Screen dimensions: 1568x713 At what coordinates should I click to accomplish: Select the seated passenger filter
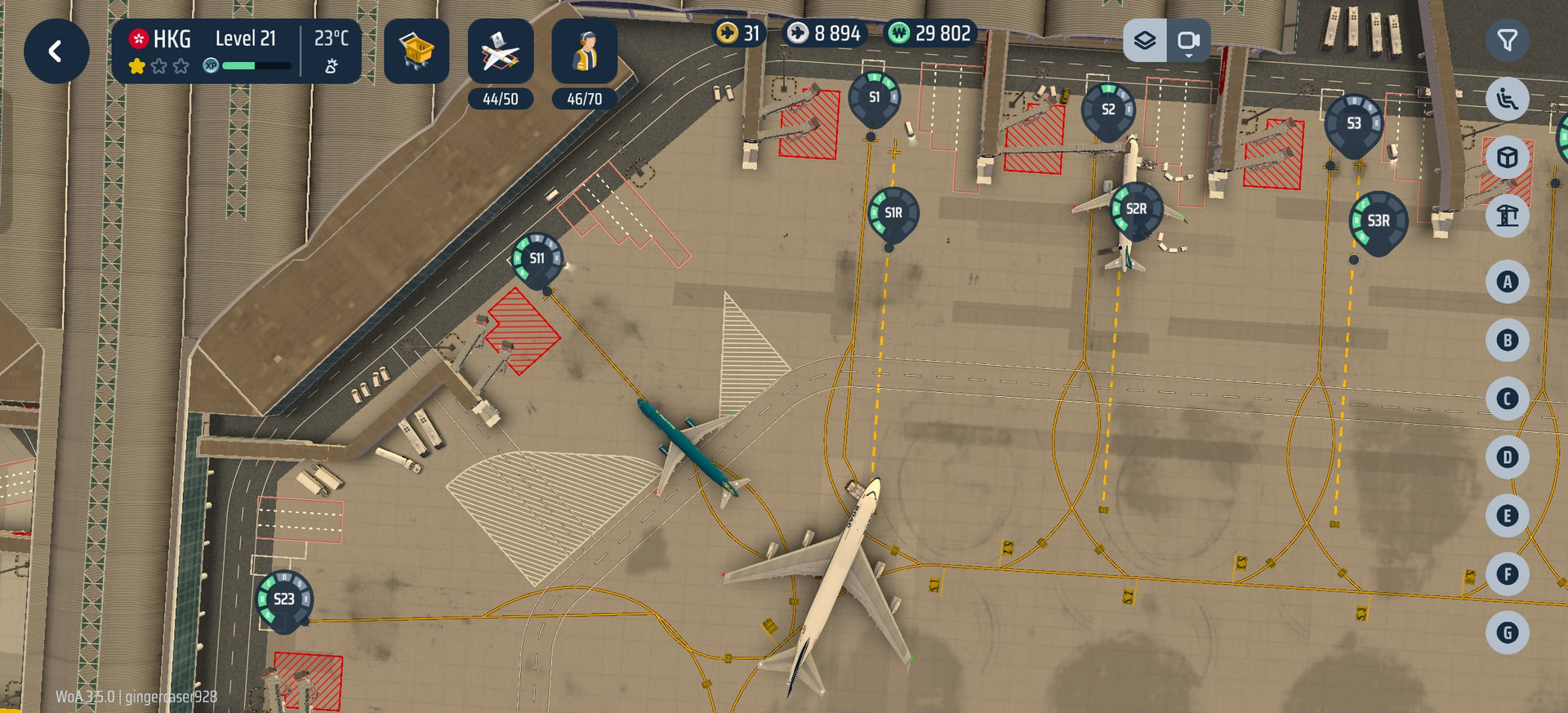[x=1507, y=99]
